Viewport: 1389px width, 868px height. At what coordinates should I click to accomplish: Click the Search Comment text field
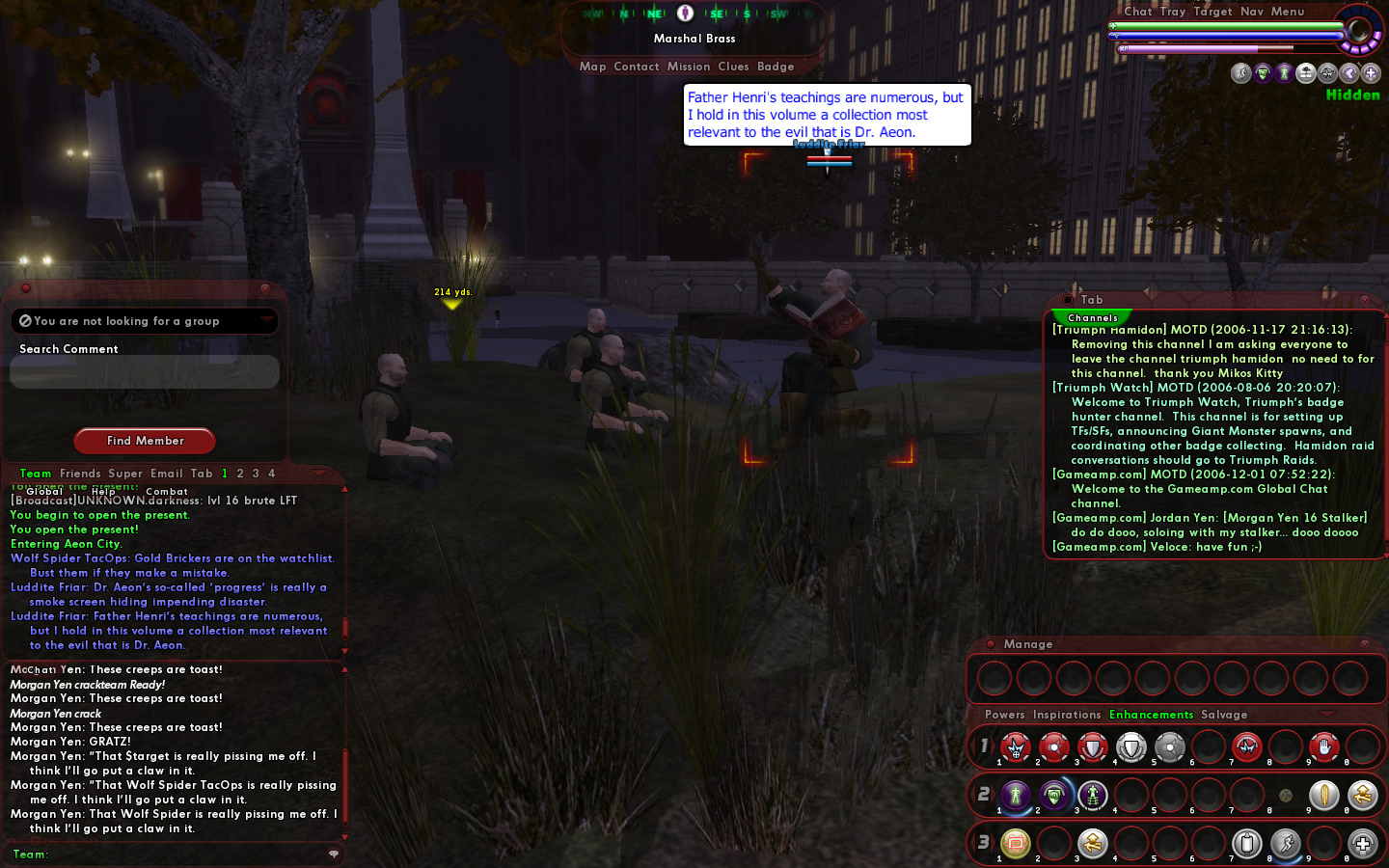pyautogui.click(x=145, y=372)
